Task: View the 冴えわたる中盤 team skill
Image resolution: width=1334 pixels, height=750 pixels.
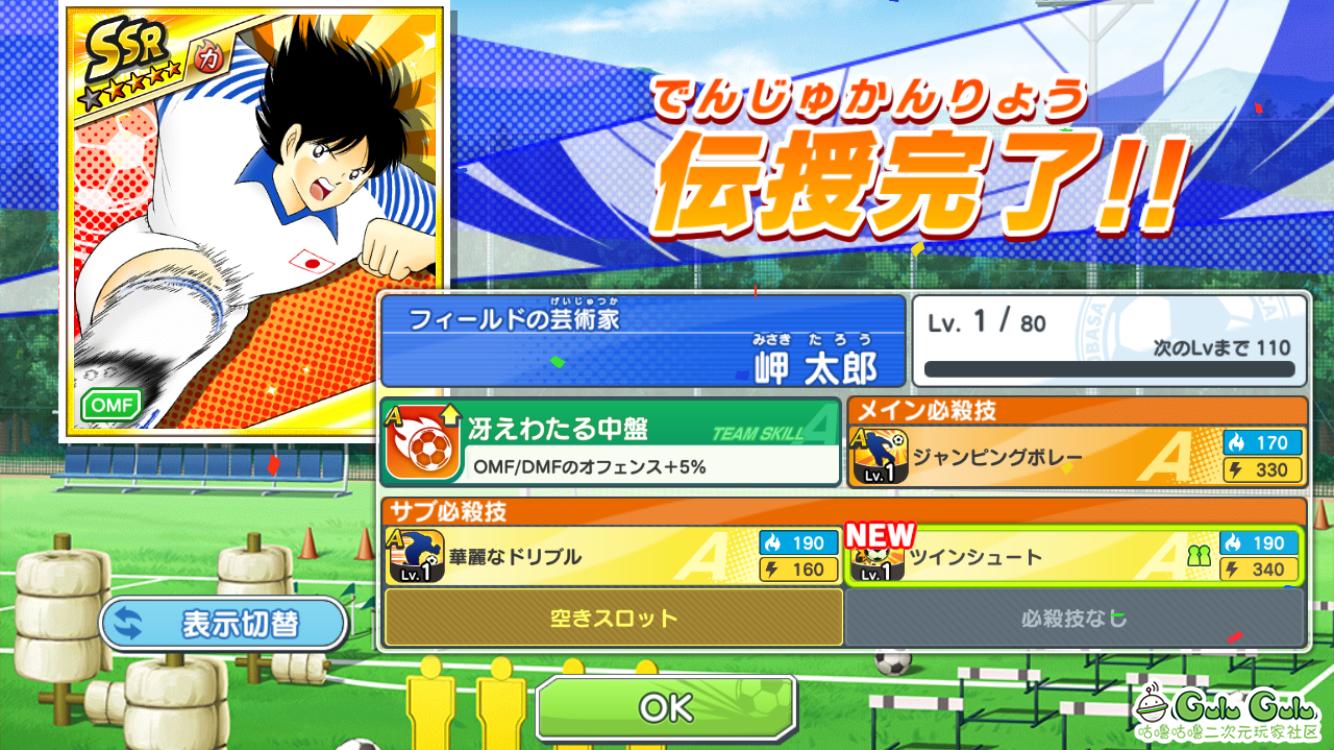Action: [x=610, y=441]
